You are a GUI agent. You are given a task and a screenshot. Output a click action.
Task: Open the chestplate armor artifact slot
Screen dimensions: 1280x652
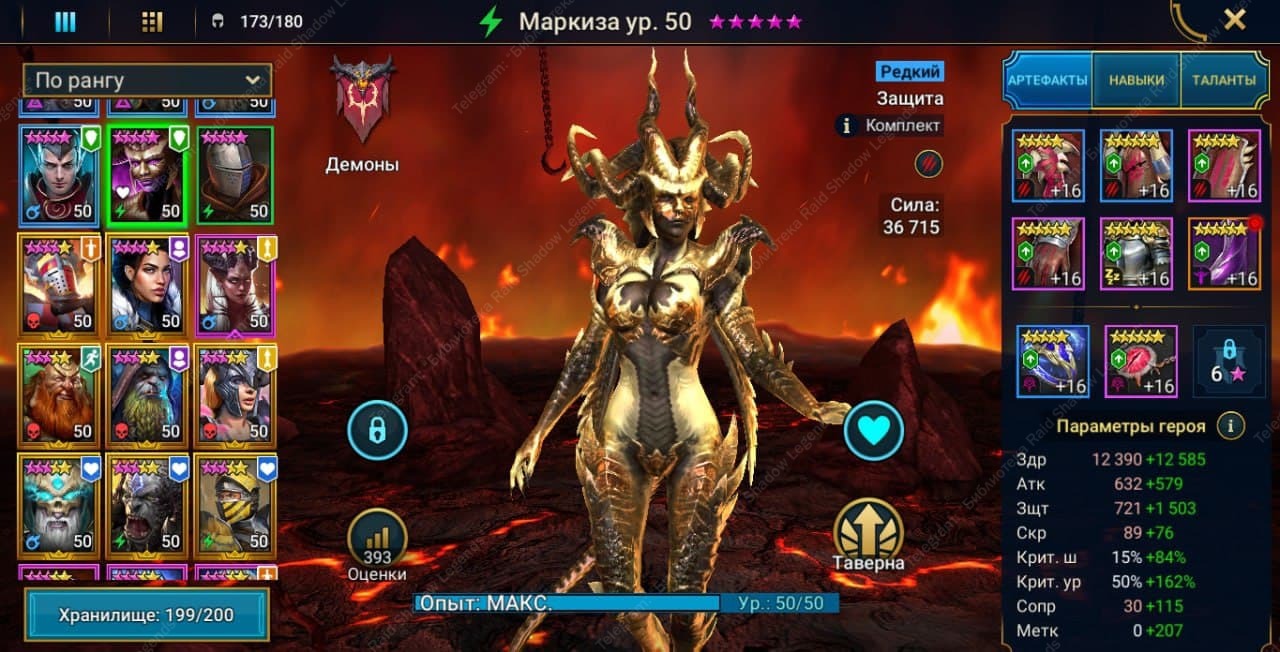[1136, 254]
